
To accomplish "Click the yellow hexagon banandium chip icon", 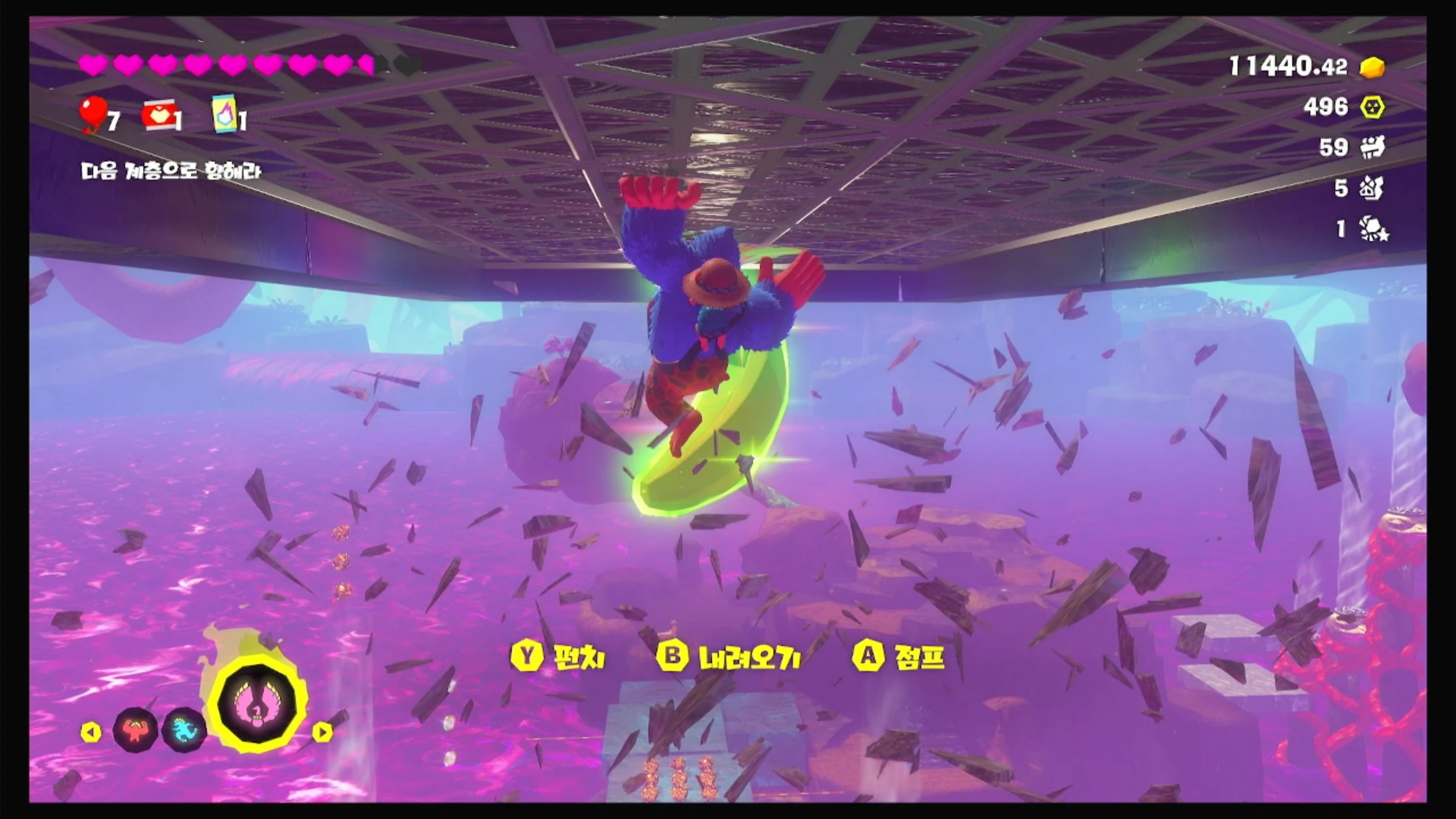I will [x=1372, y=107].
